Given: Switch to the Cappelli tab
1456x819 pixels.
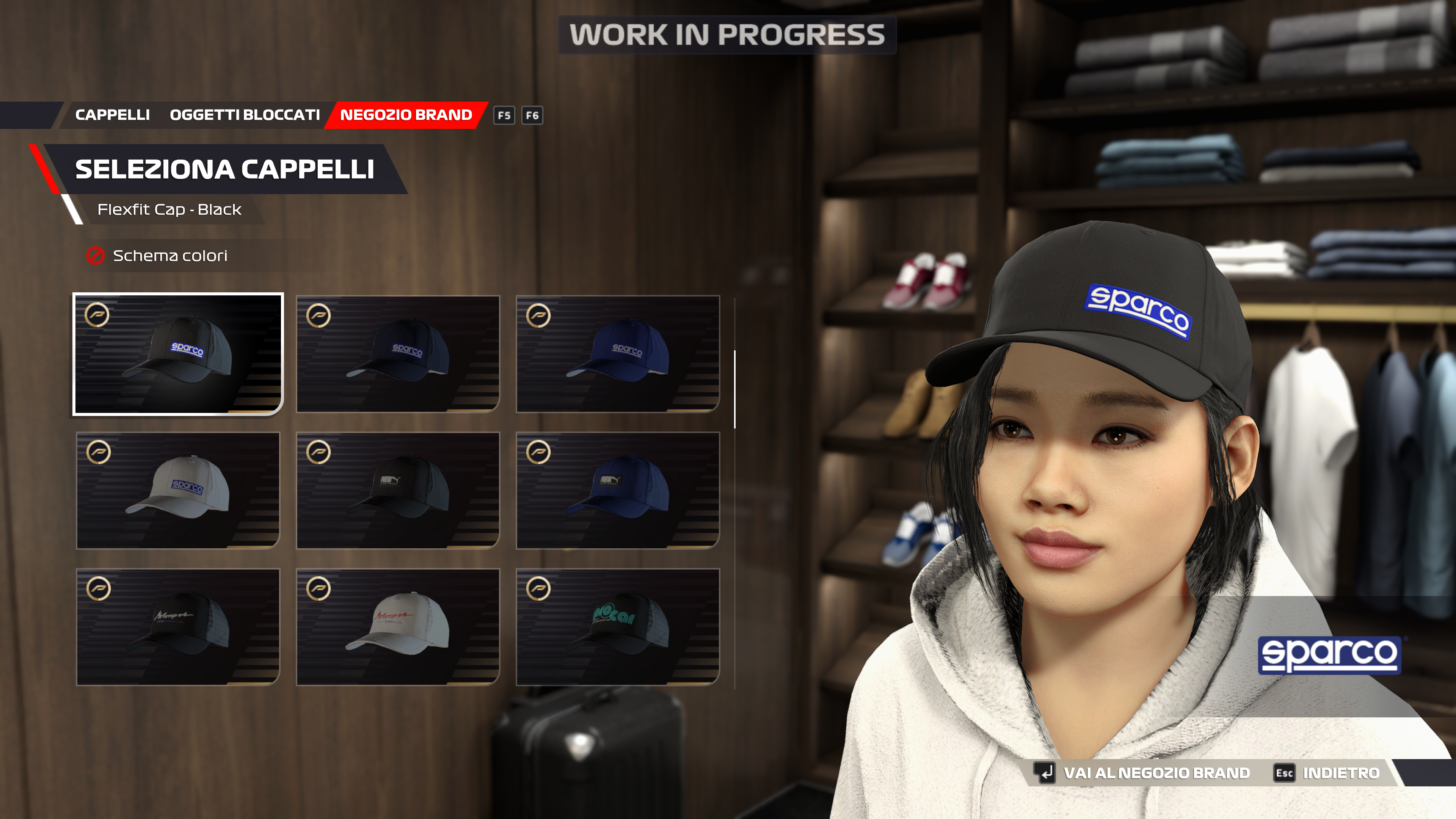Looking at the screenshot, I should tap(113, 115).
